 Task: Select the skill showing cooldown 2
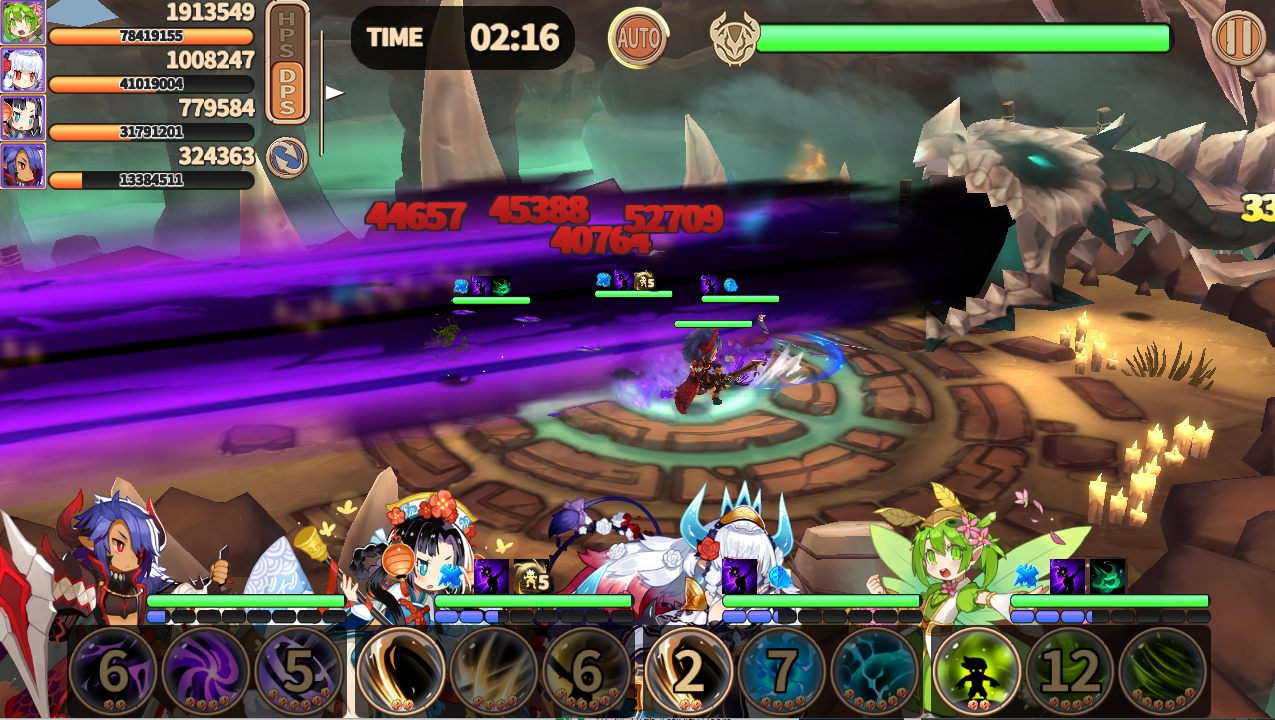click(688, 670)
